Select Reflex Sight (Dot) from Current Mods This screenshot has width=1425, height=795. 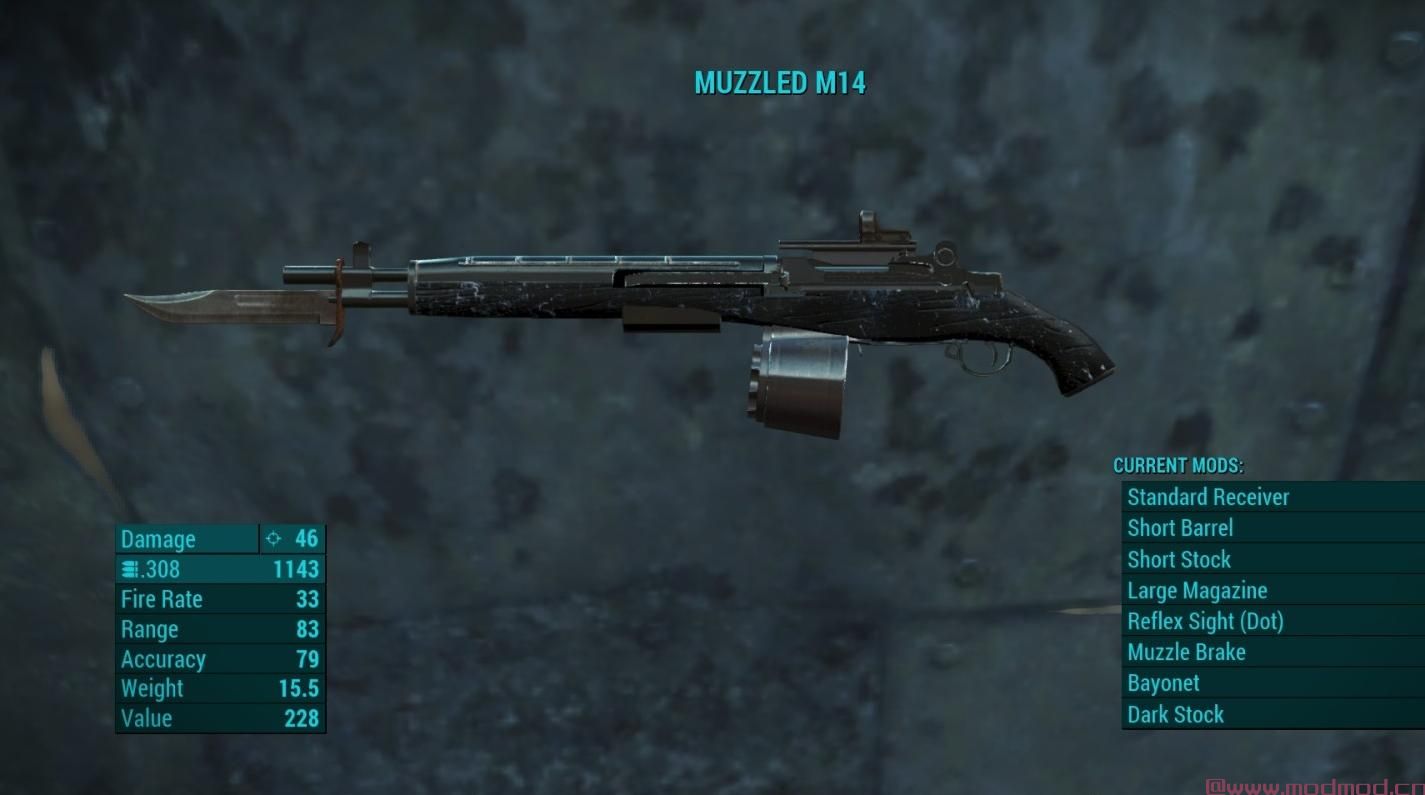(1206, 621)
